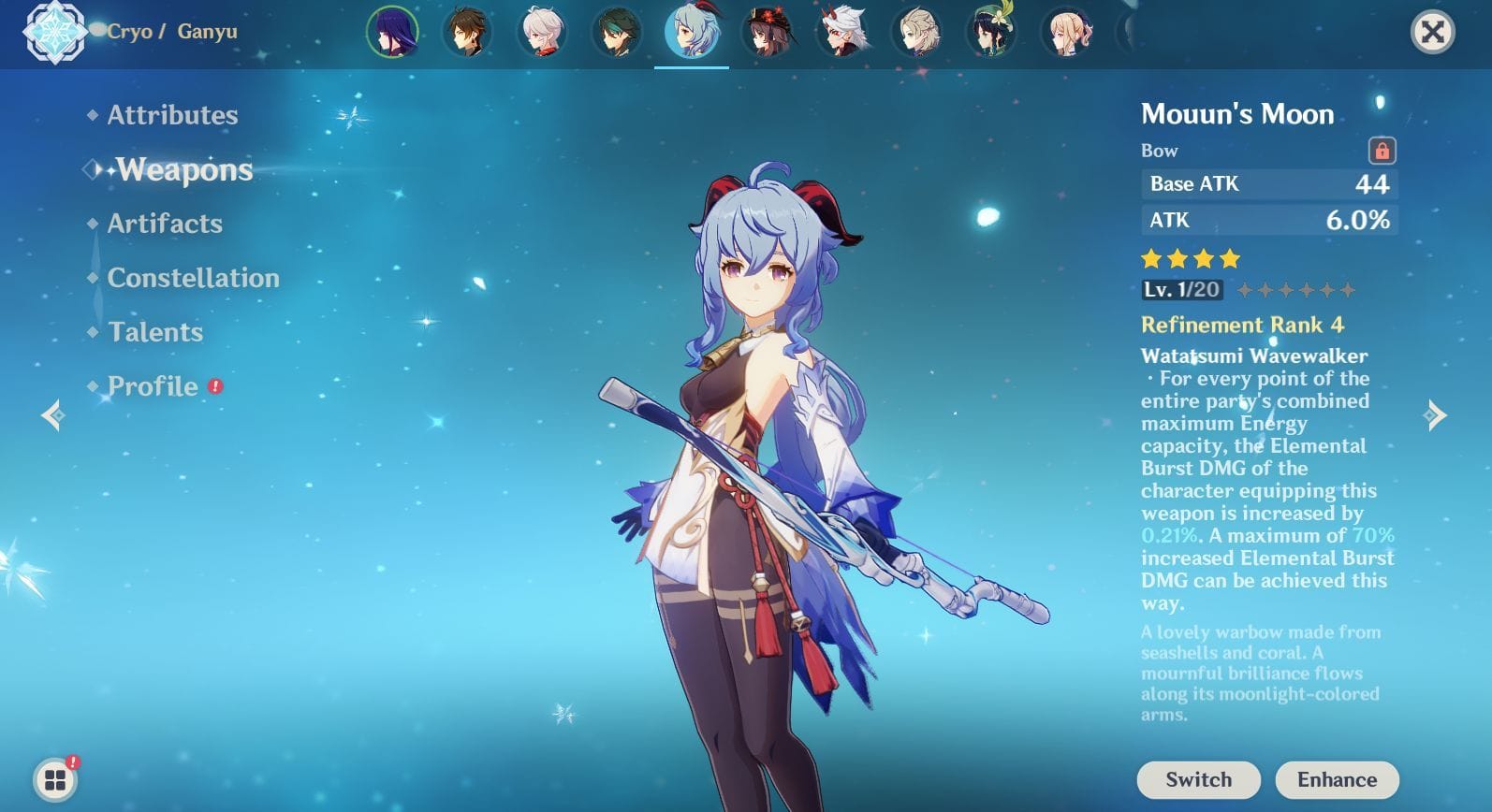Open the Attributes section
Screen dimensions: 1492x812
coord(172,115)
